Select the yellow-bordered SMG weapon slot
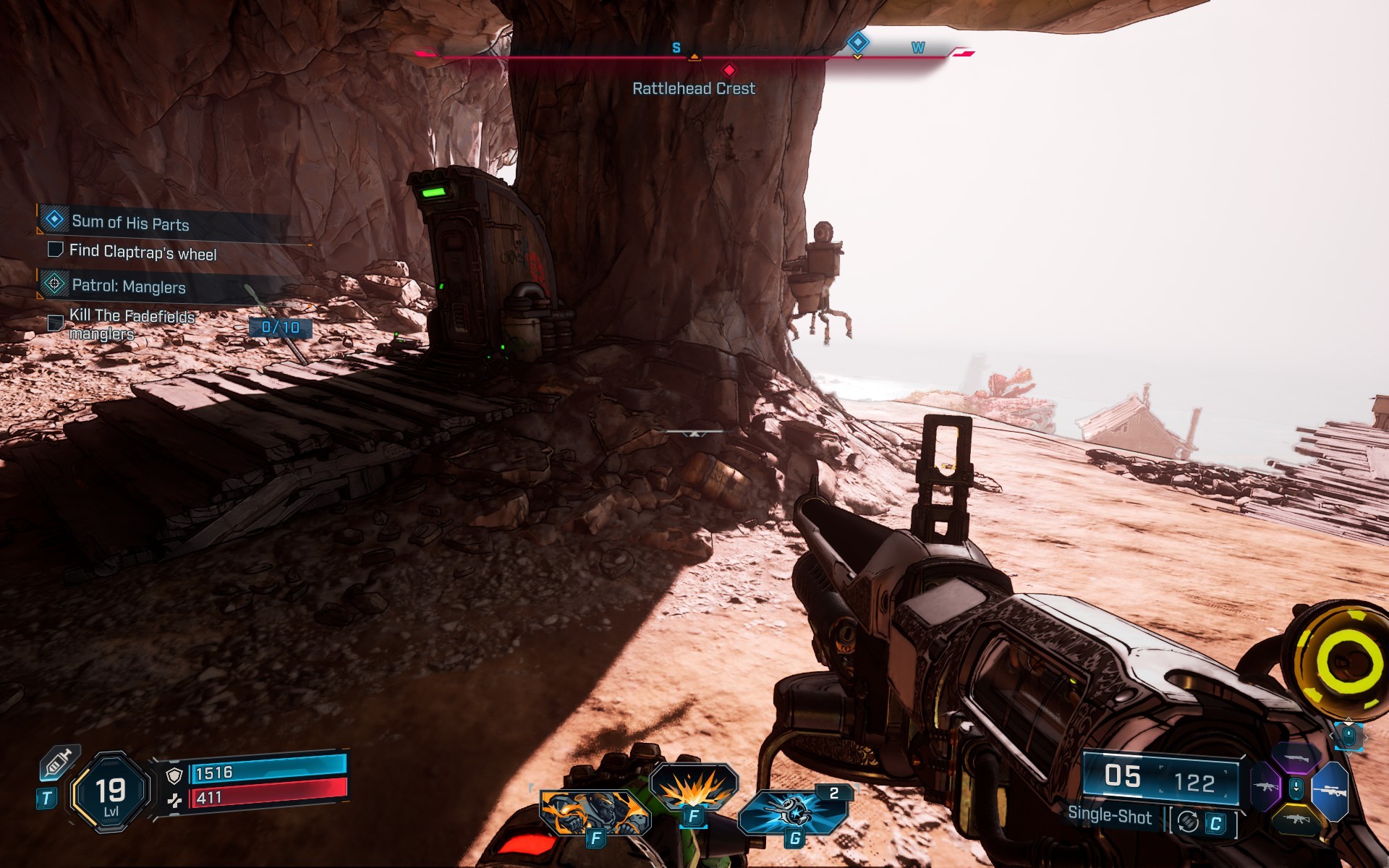The width and height of the screenshot is (1389, 868). [x=1296, y=820]
